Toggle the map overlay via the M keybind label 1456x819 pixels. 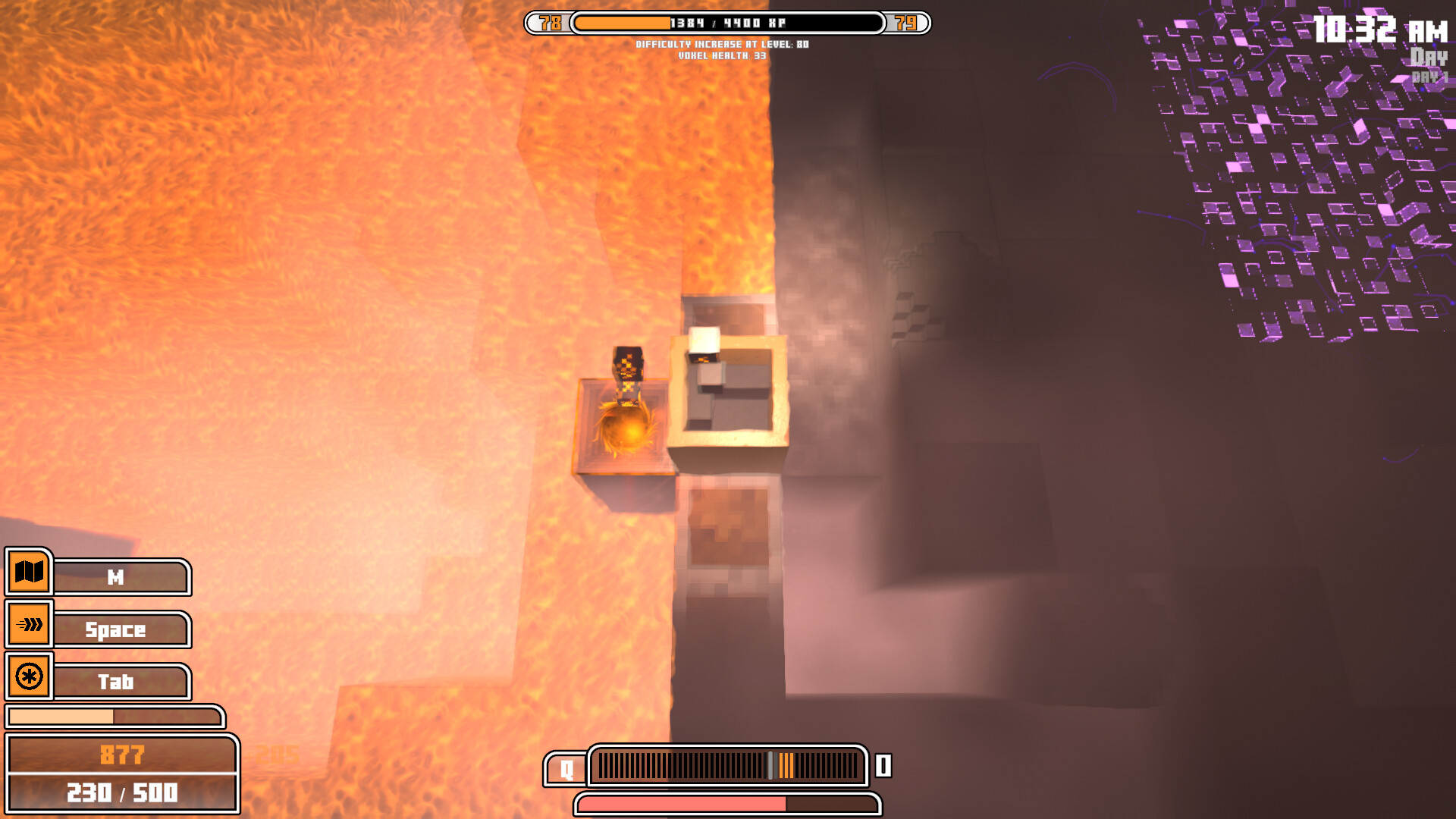pos(121,577)
